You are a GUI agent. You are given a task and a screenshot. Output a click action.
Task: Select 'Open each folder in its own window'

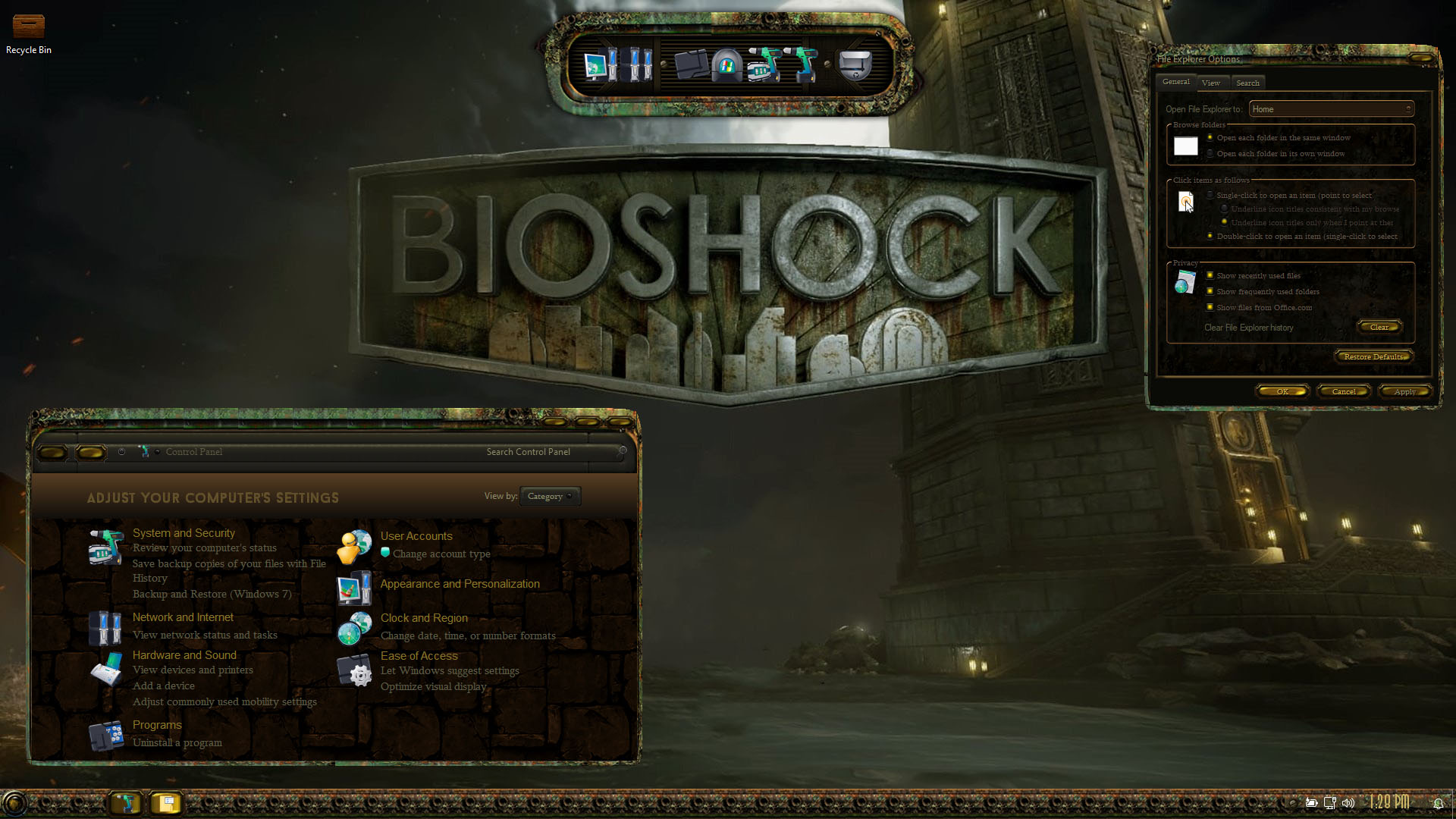(x=1210, y=153)
